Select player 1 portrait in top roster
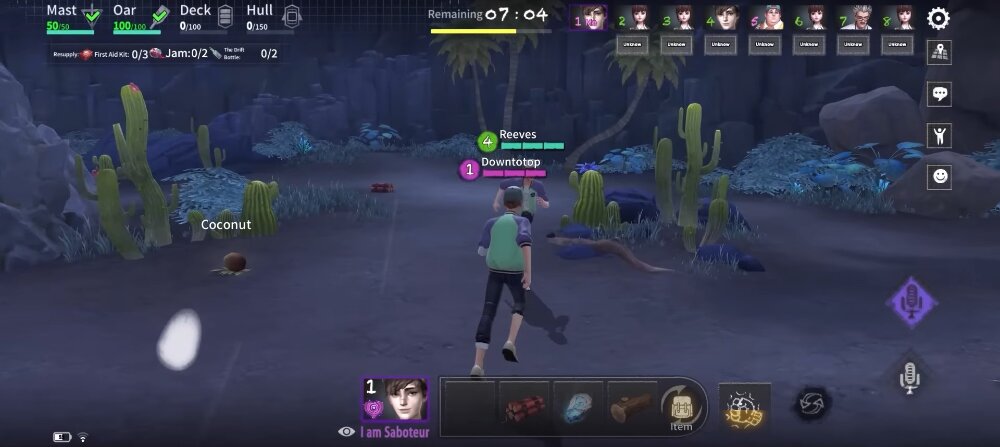The height and width of the screenshot is (447, 1000). point(589,18)
